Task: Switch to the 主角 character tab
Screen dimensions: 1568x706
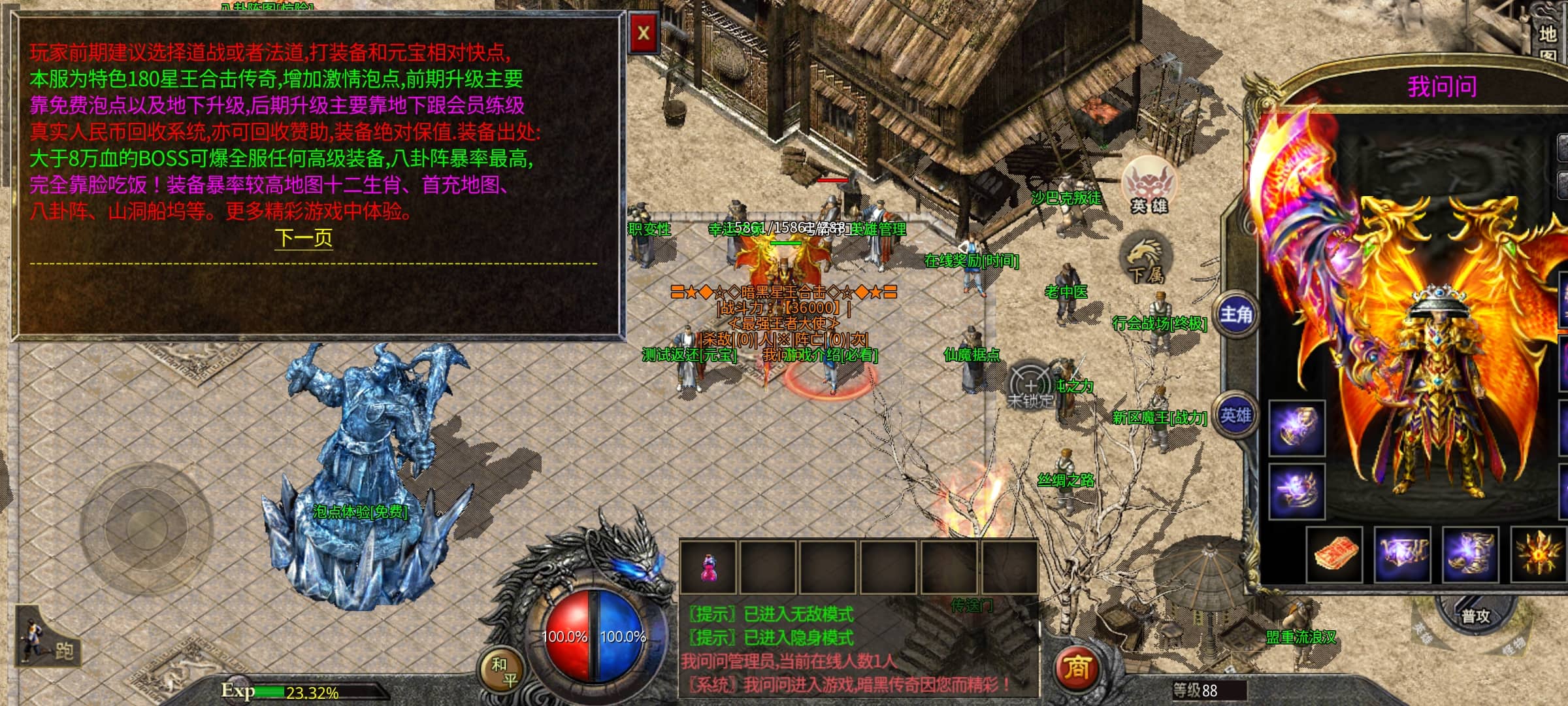Action: 1235,315
